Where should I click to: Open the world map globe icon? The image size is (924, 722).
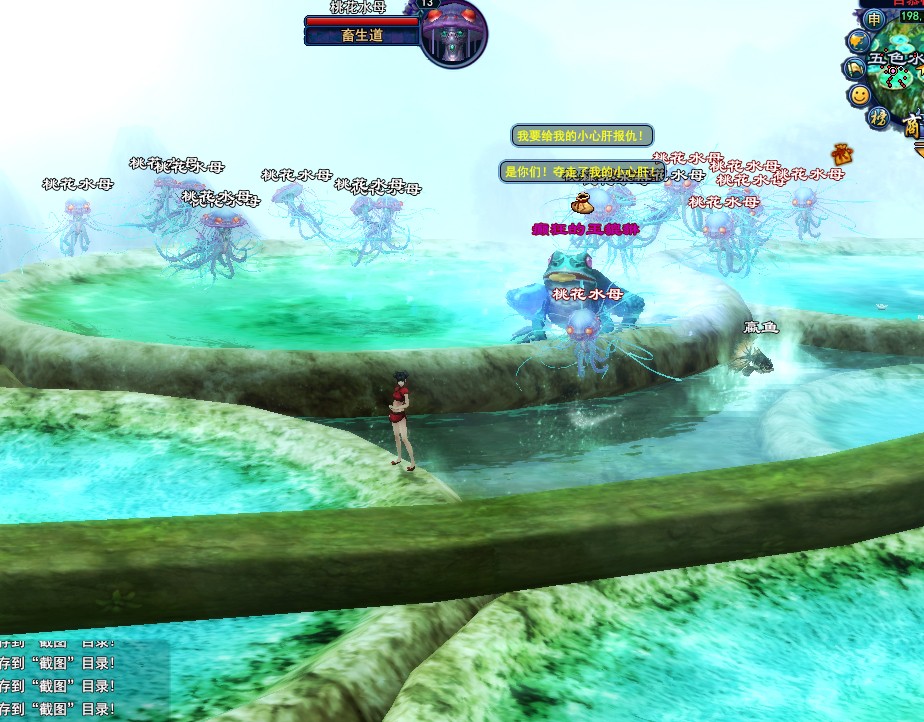858,42
